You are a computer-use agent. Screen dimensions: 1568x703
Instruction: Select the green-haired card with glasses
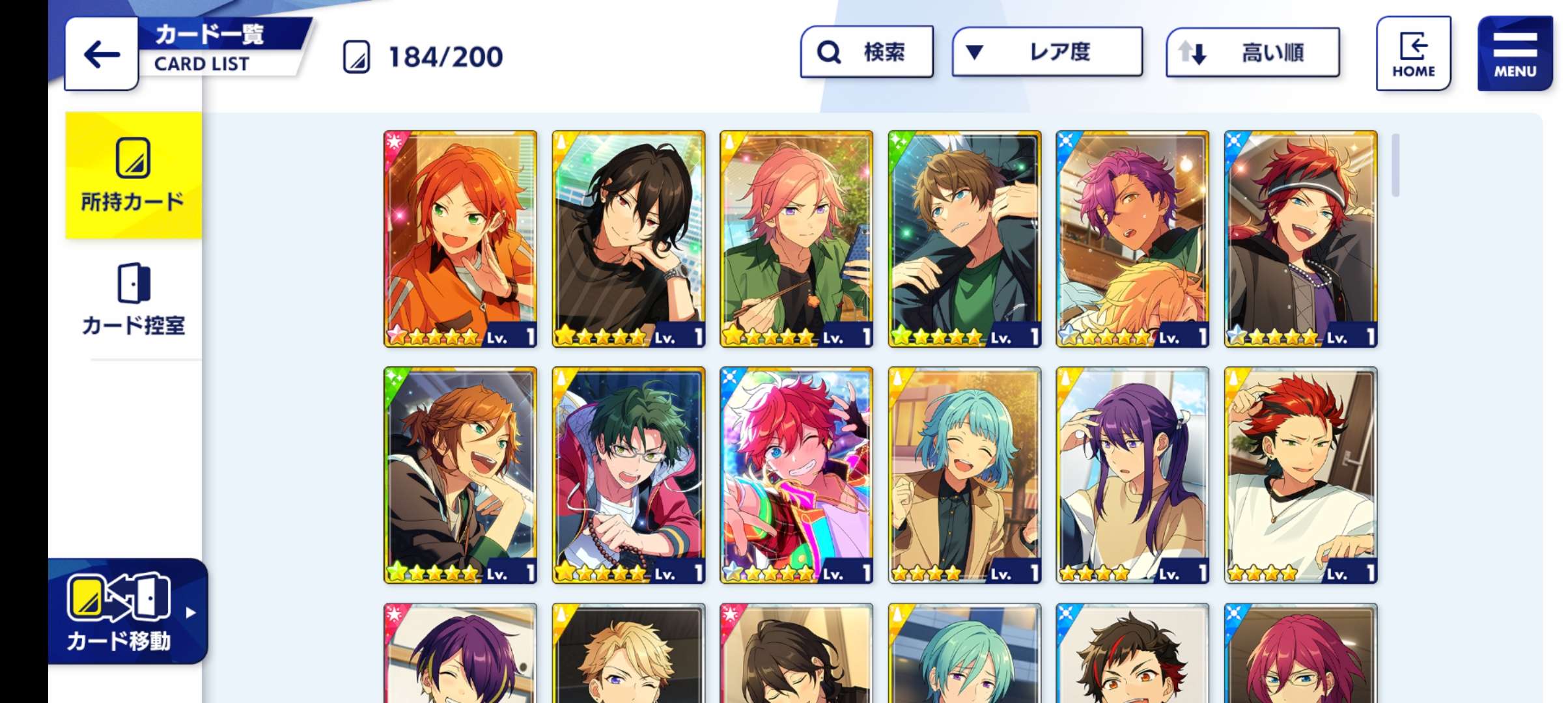pos(628,475)
